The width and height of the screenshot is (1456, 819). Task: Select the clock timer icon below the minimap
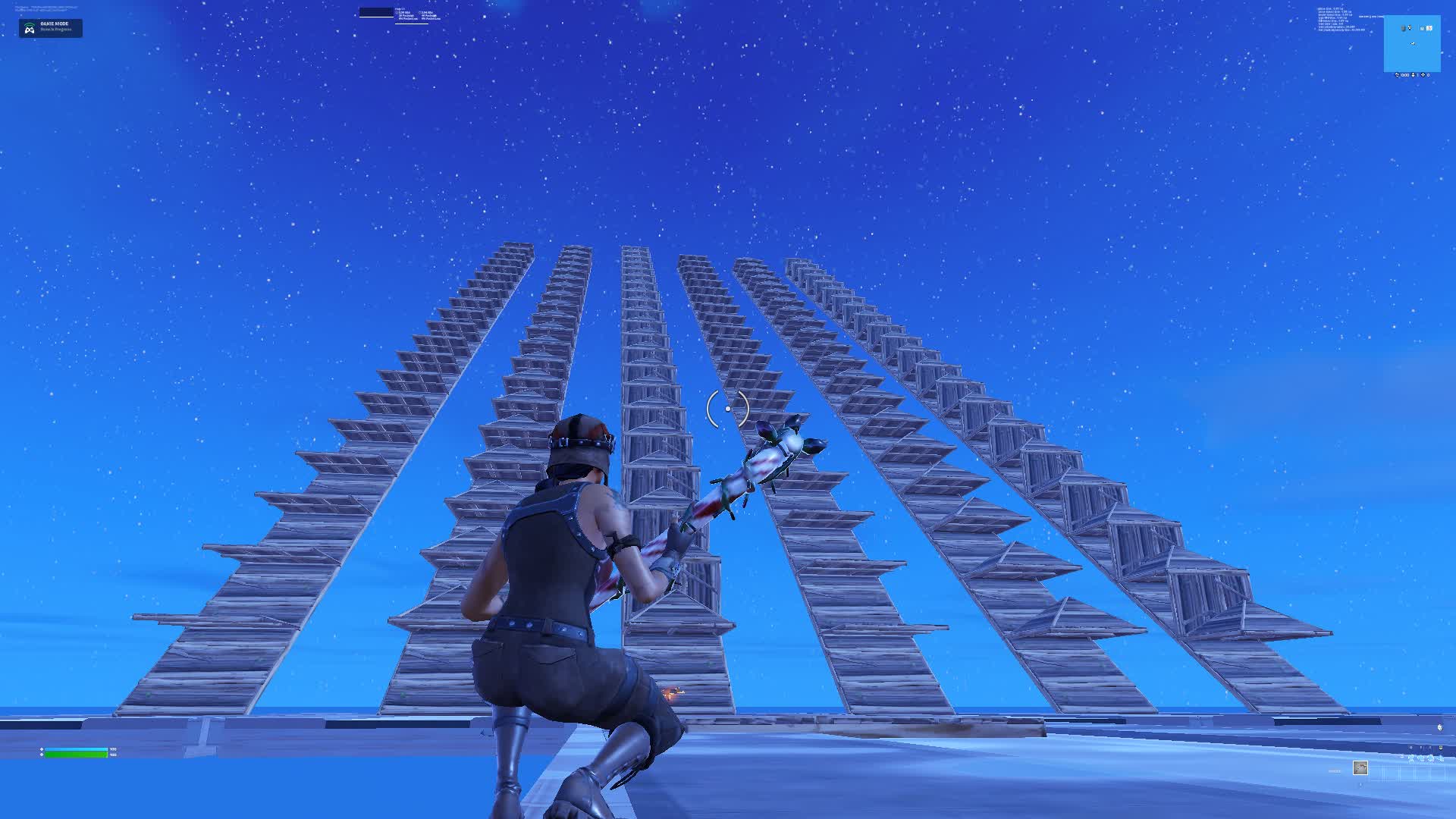[x=1397, y=75]
